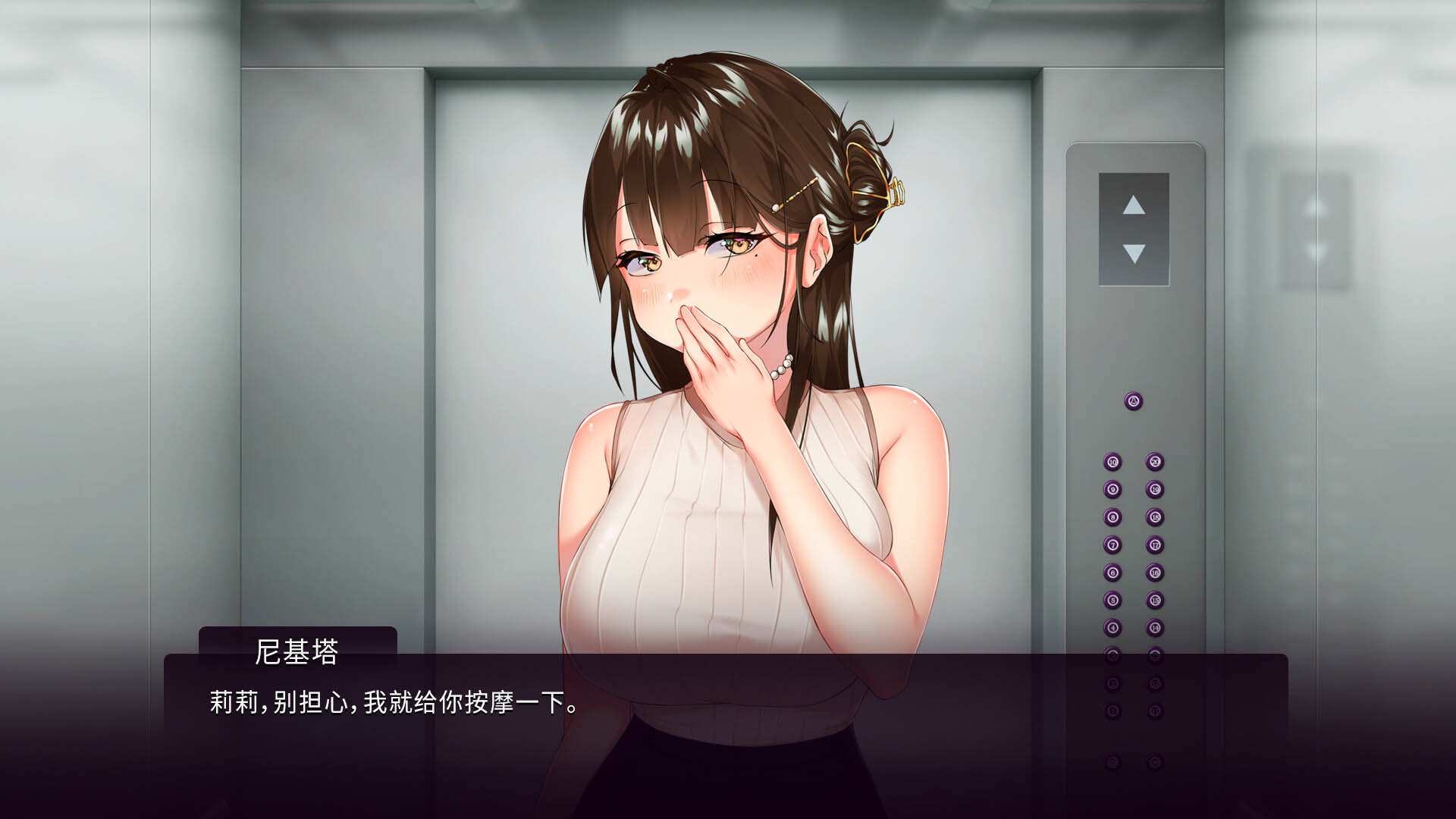This screenshot has height=819, width=1456.
Task: Toggle the floor 4 call button
Action: tap(1112, 628)
